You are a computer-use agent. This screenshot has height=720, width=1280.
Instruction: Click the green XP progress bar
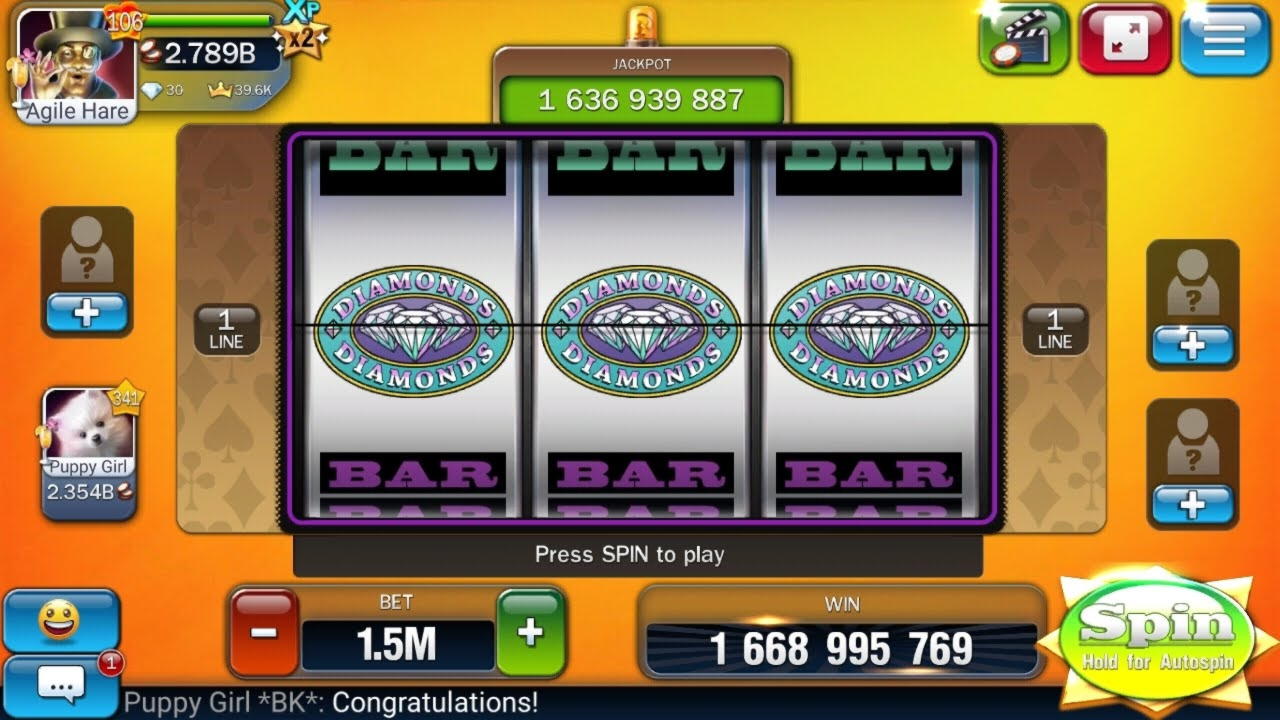coord(210,18)
